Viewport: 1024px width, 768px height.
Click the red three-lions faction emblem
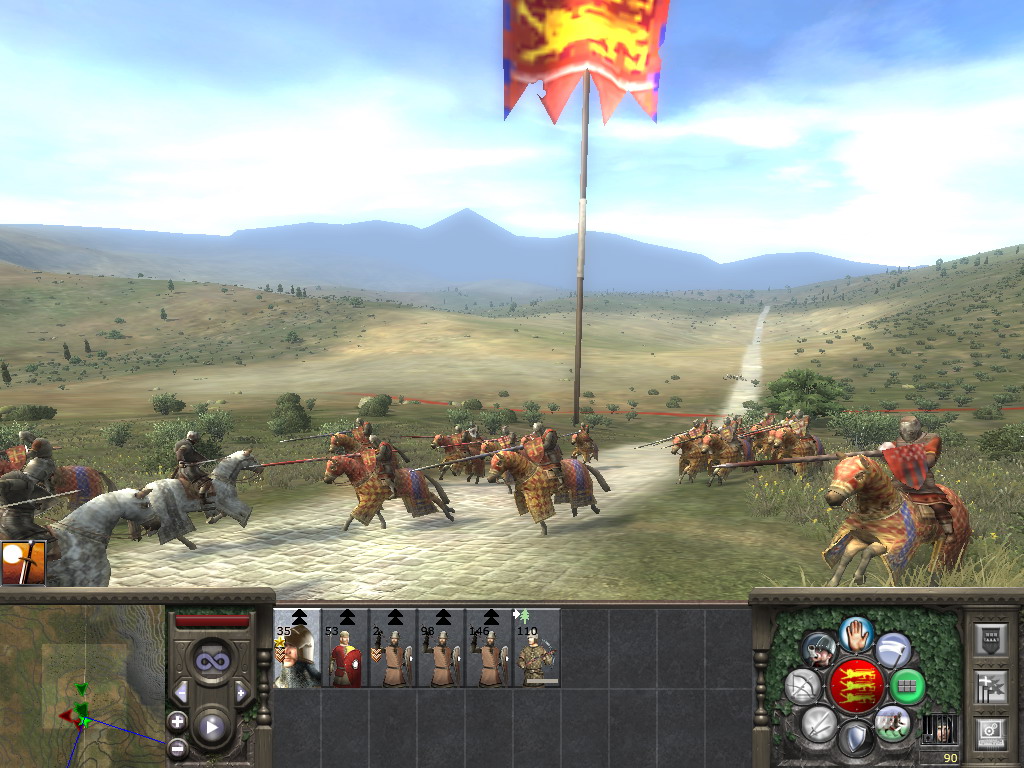(x=856, y=686)
